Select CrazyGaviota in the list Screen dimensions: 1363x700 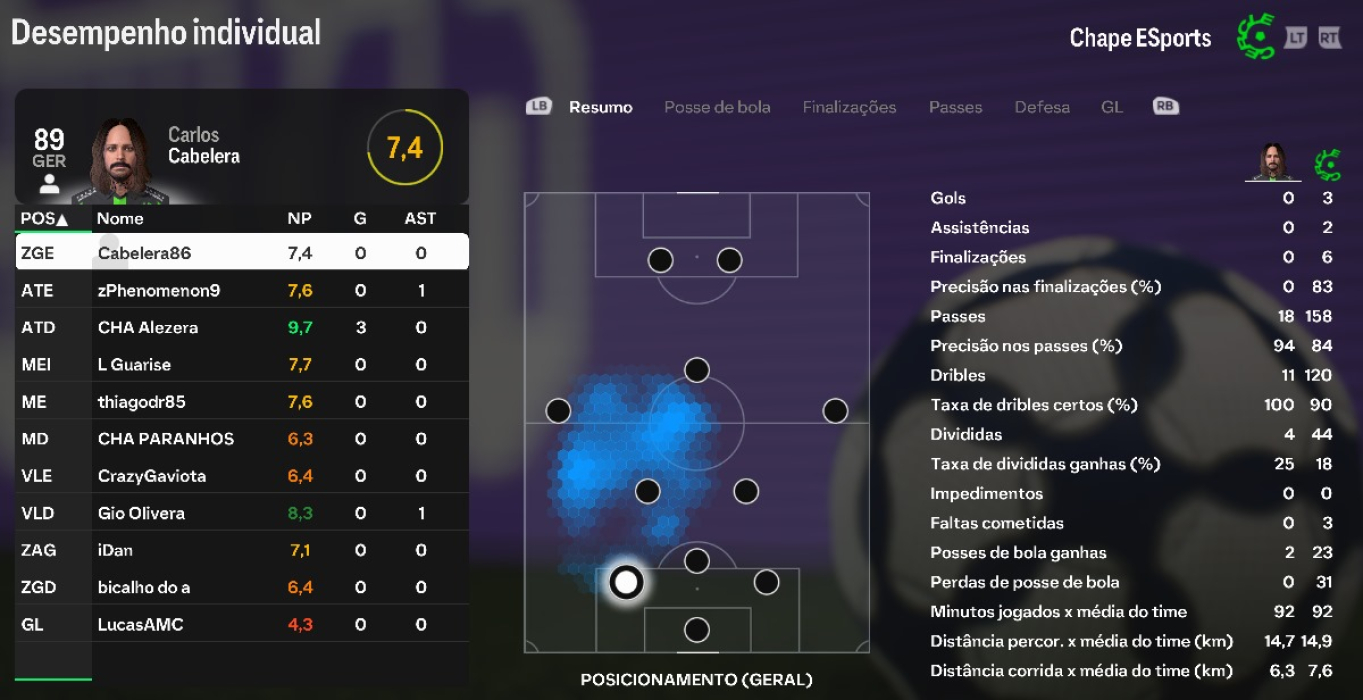(242, 476)
